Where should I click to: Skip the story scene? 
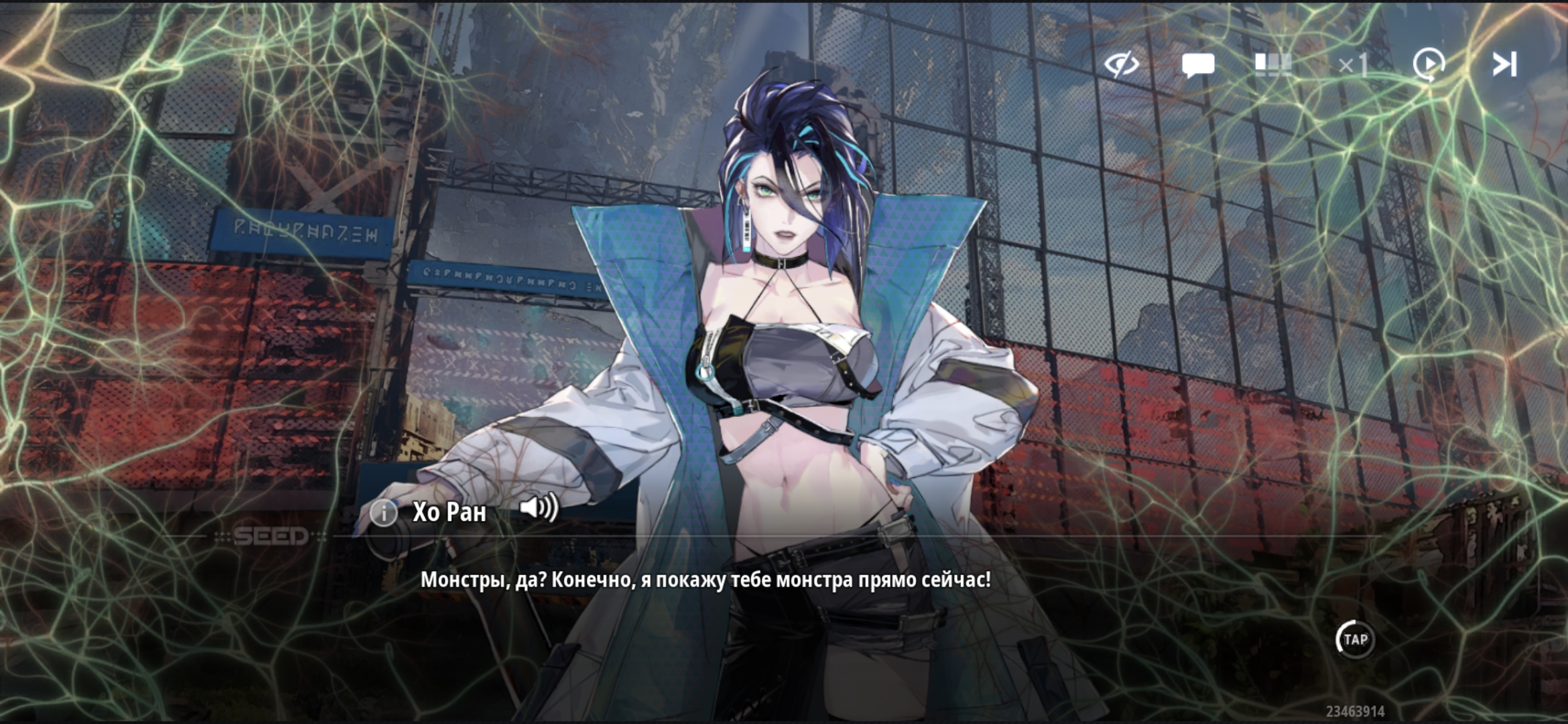pos(1504,65)
